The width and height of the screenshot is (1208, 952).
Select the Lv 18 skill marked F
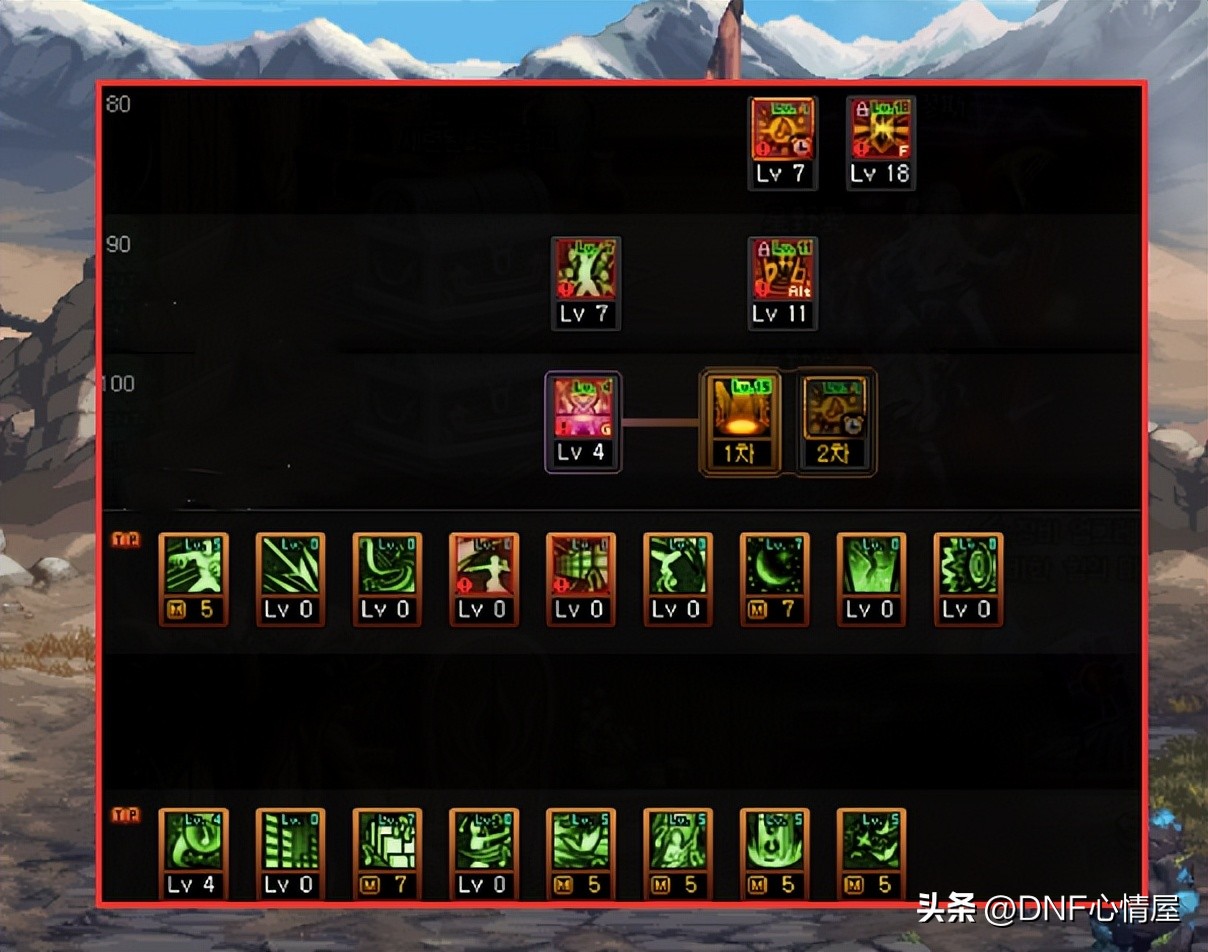pos(879,131)
